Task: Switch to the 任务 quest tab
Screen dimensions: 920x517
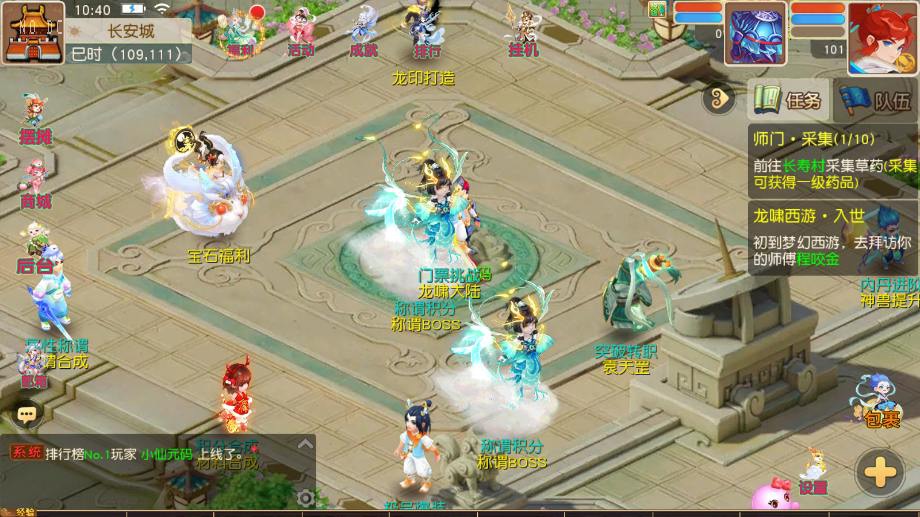Action: click(x=789, y=99)
